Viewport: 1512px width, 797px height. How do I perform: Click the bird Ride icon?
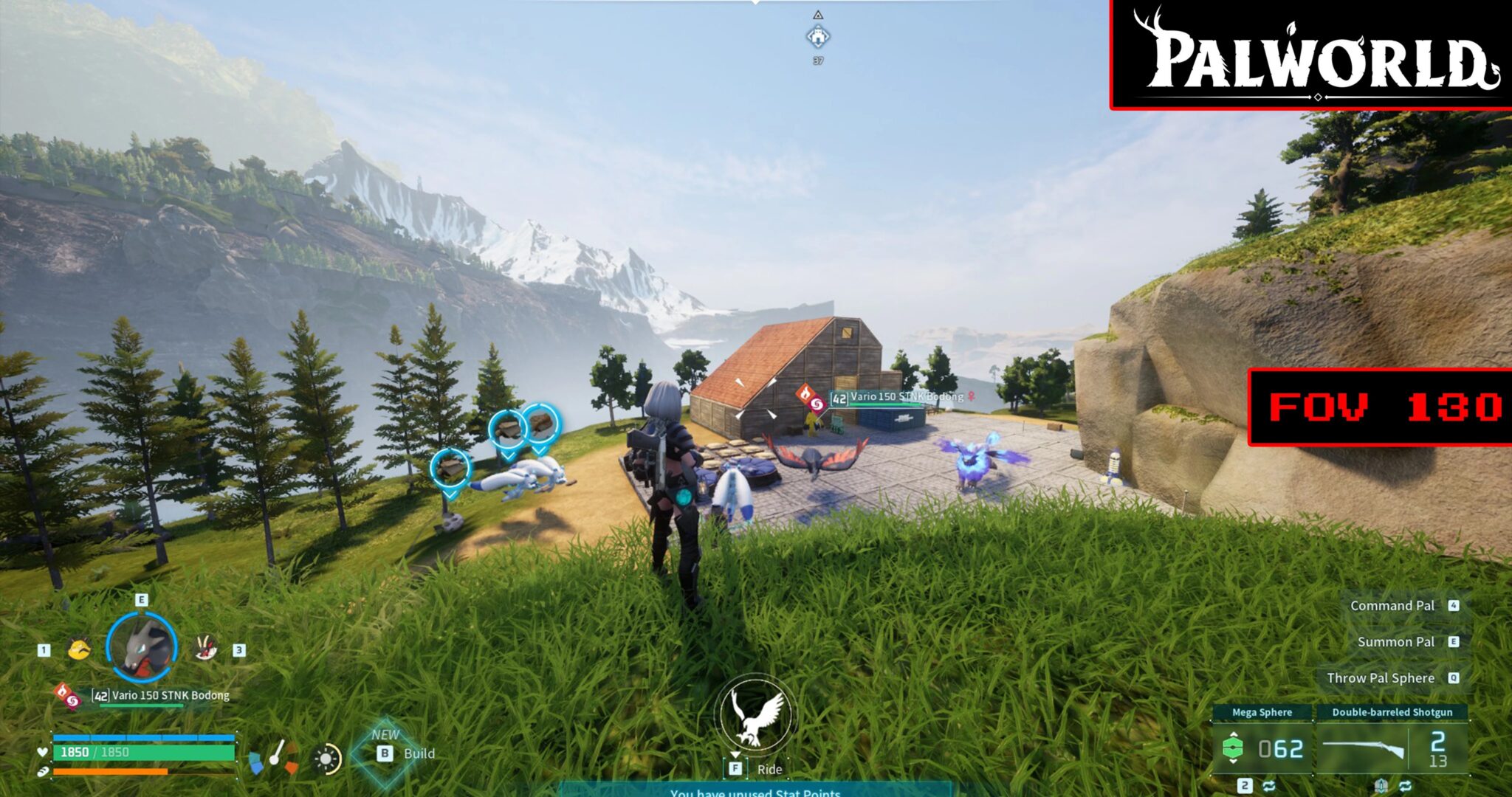pos(755,714)
